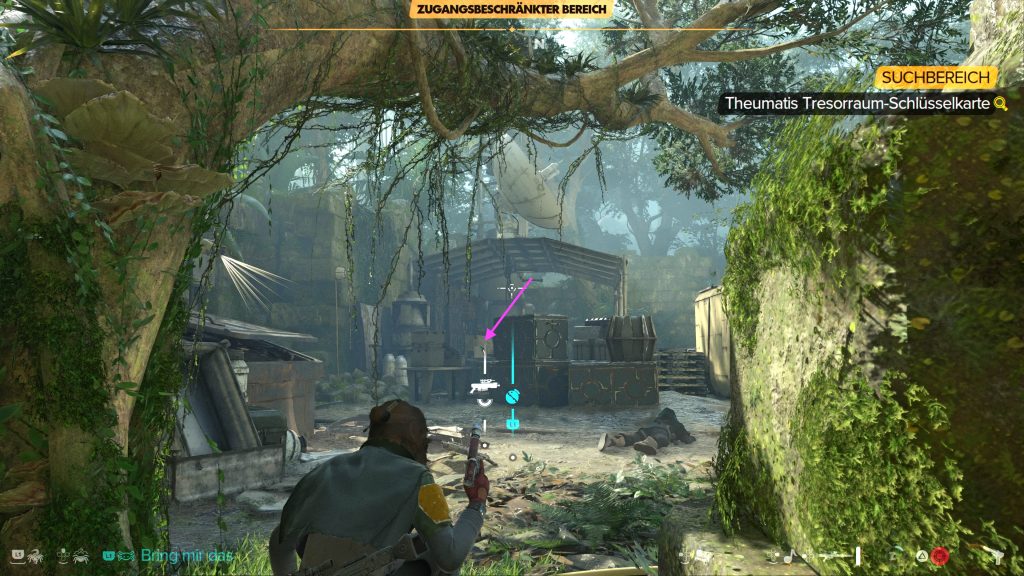Select the cyan grenade icon
The width and height of the screenshot is (1024, 576).
tap(514, 396)
